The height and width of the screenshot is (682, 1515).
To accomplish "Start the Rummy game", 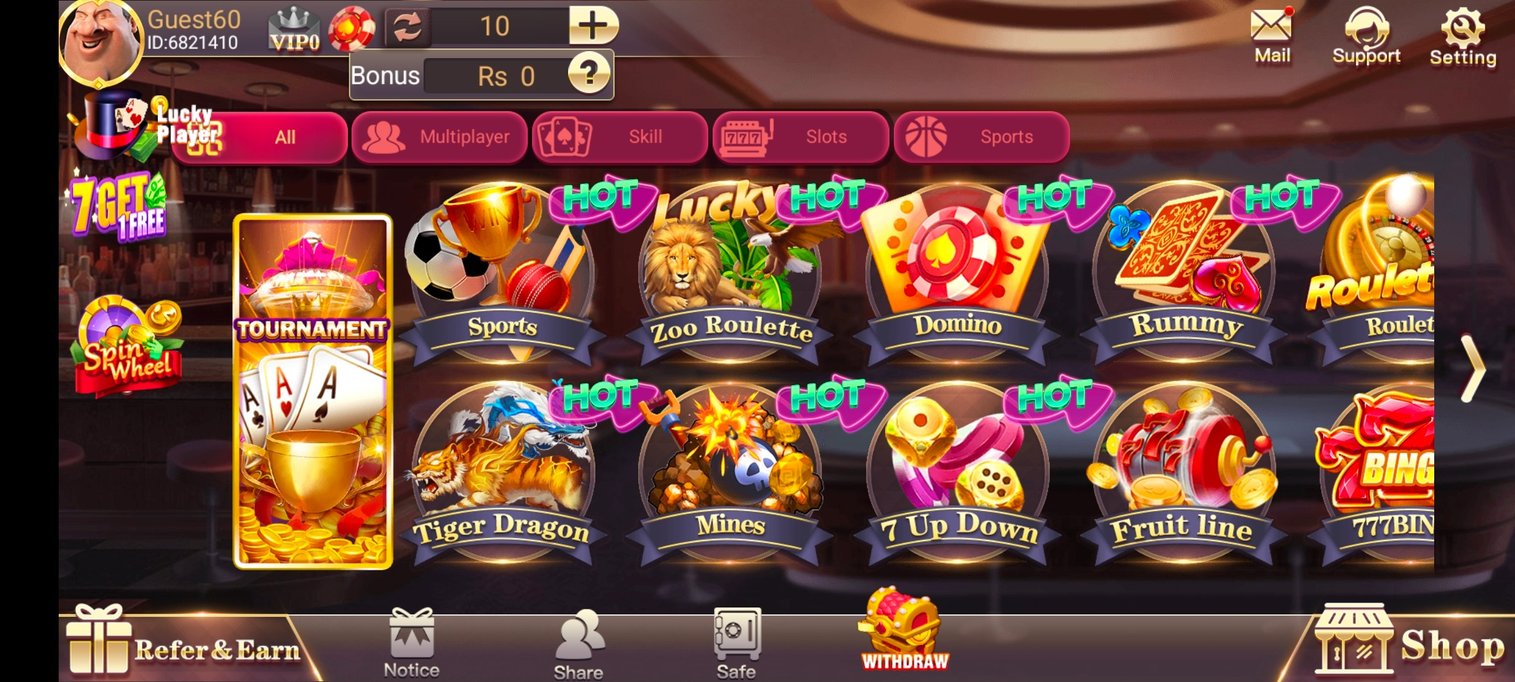I will (x=1184, y=270).
